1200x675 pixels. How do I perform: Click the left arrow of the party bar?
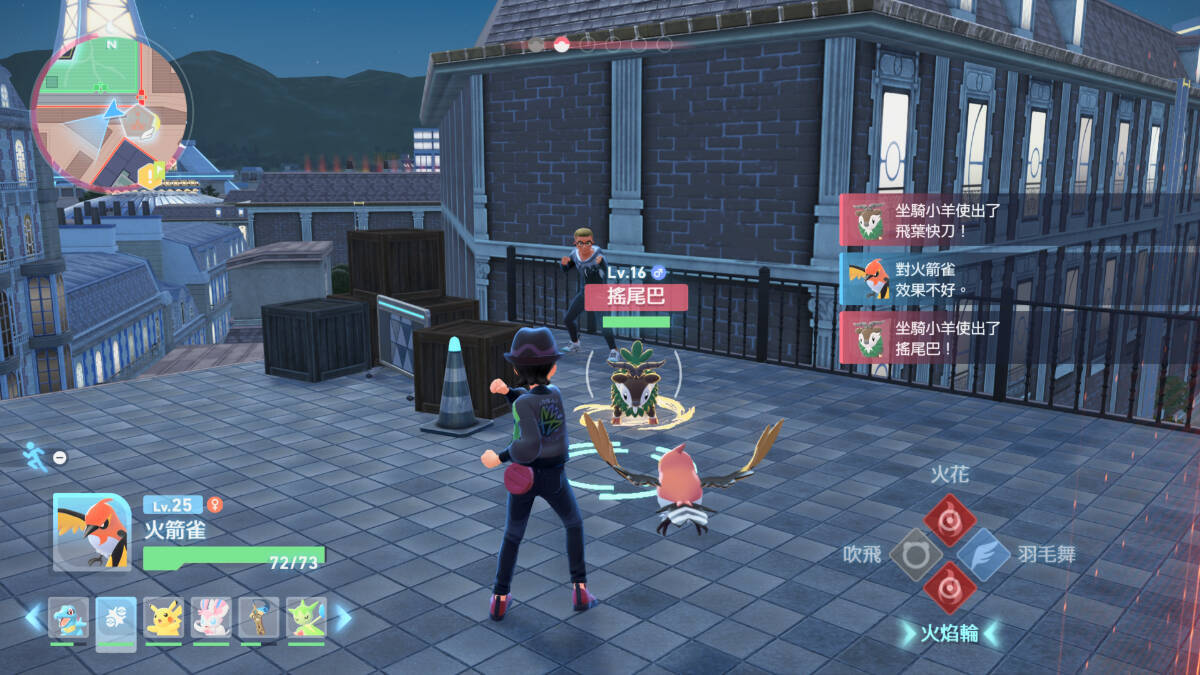[35, 618]
